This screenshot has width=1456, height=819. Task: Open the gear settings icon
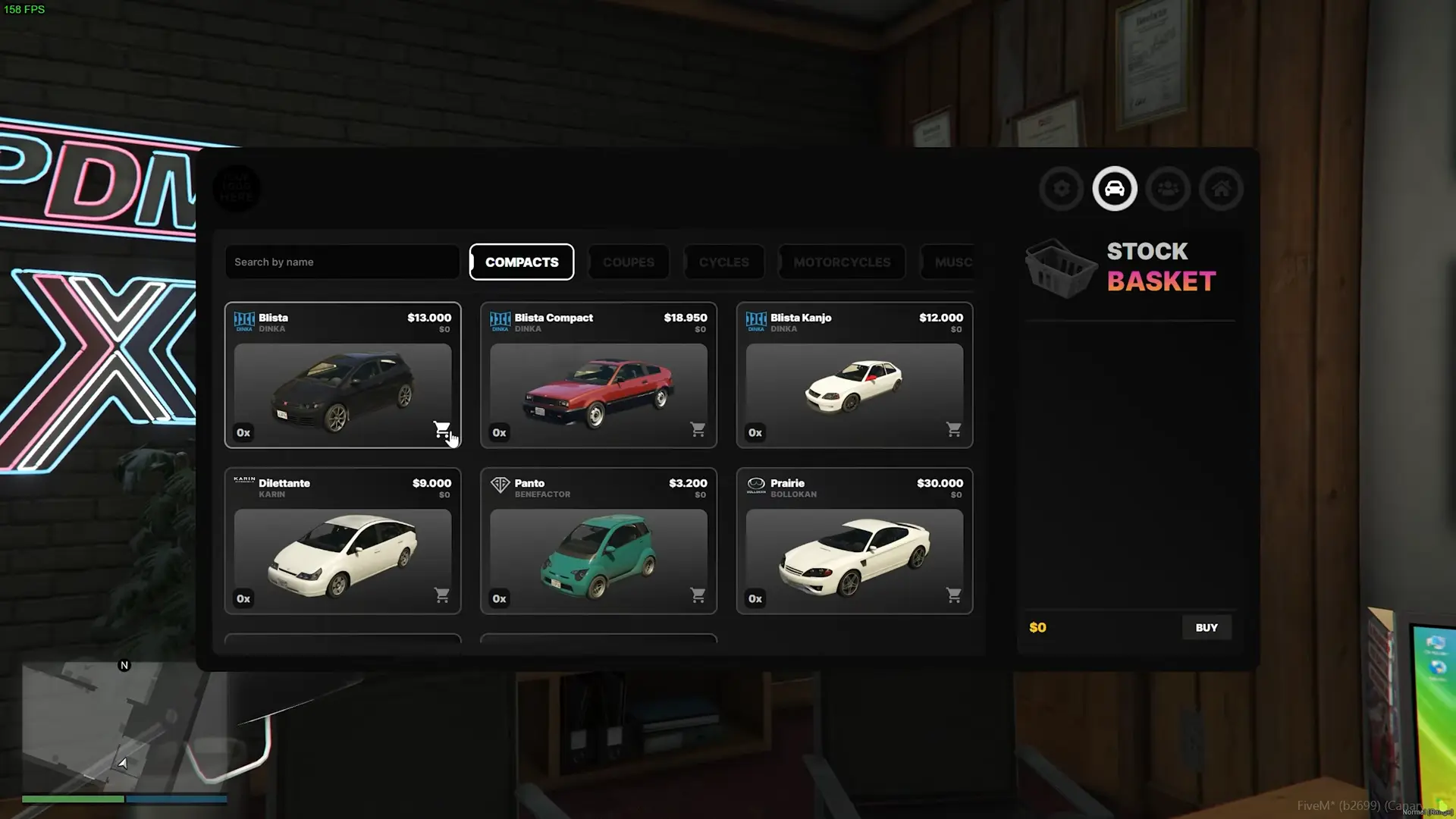1062,189
